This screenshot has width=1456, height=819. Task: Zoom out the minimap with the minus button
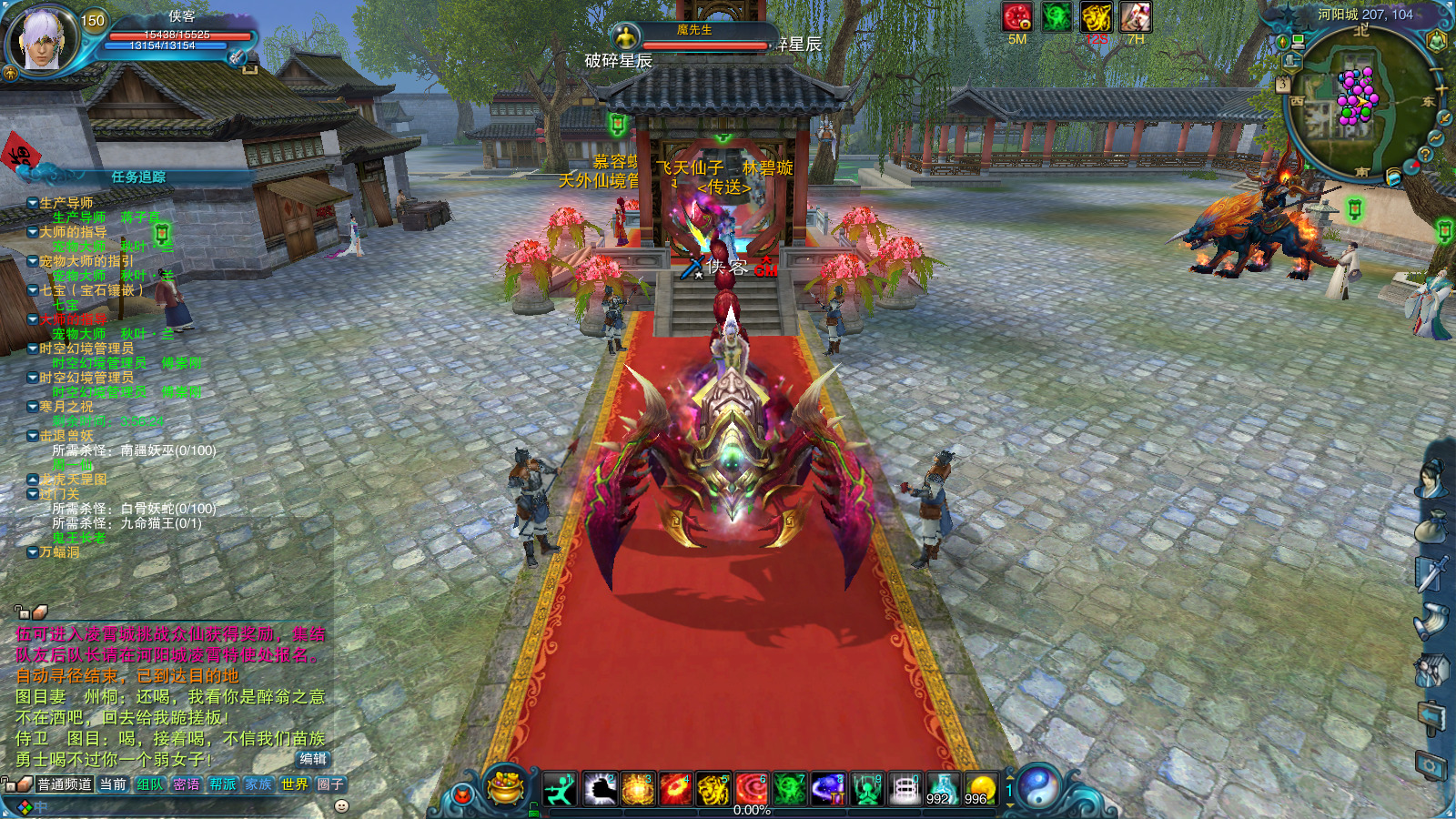coord(1437,70)
